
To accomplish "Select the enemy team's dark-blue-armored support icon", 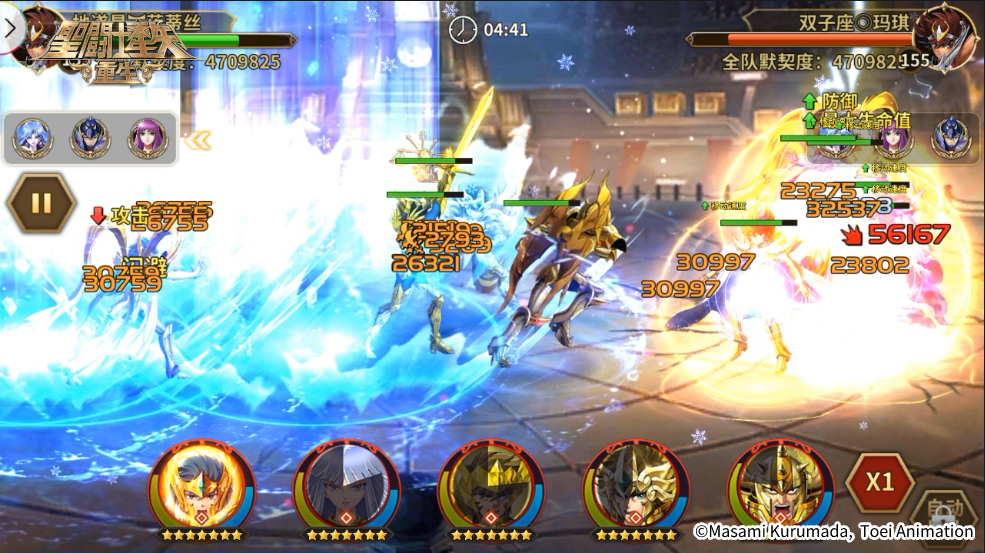I will point(951,138).
